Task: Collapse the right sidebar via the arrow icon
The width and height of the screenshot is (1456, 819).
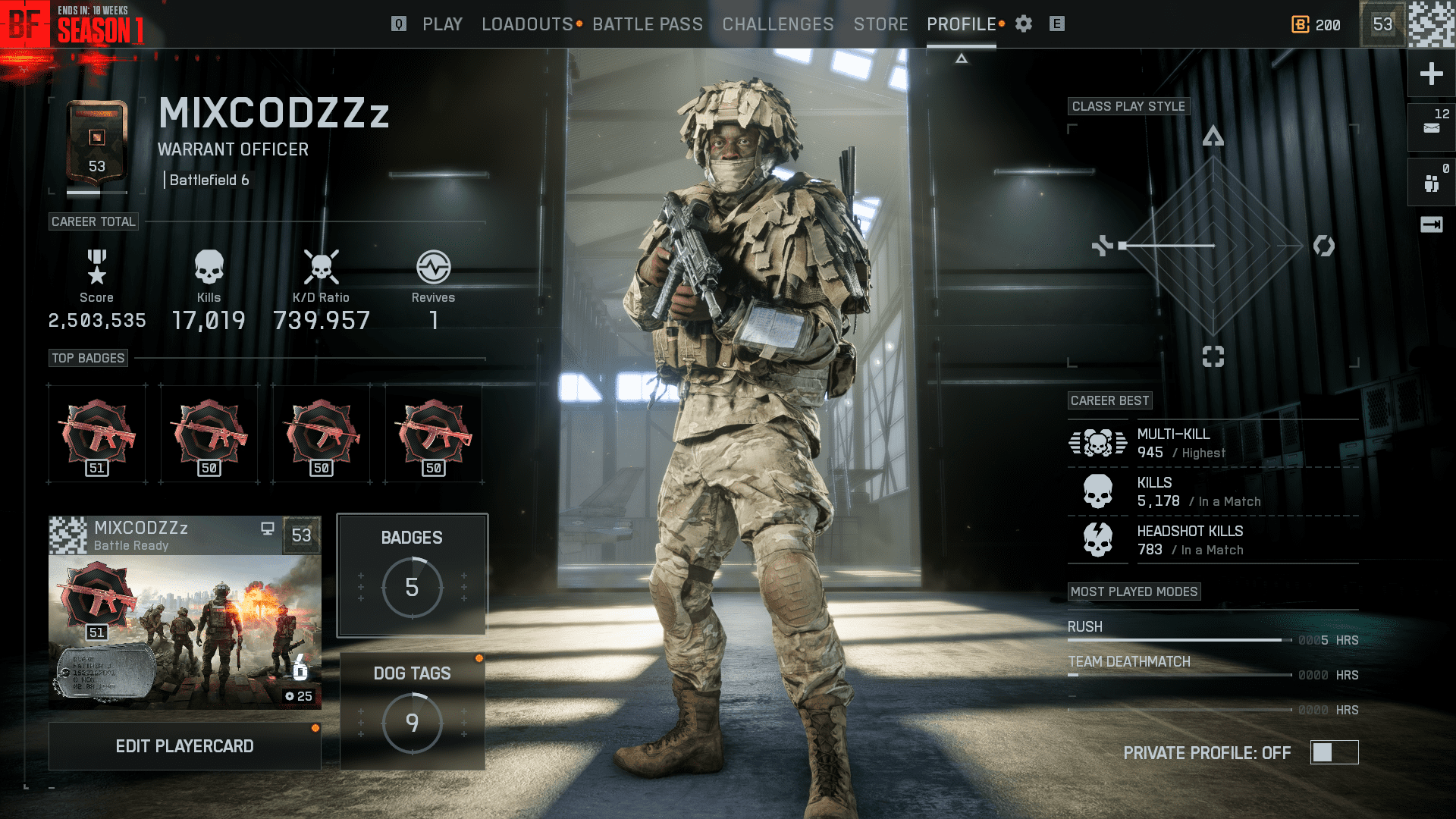Action: (x=1430, y=224)
